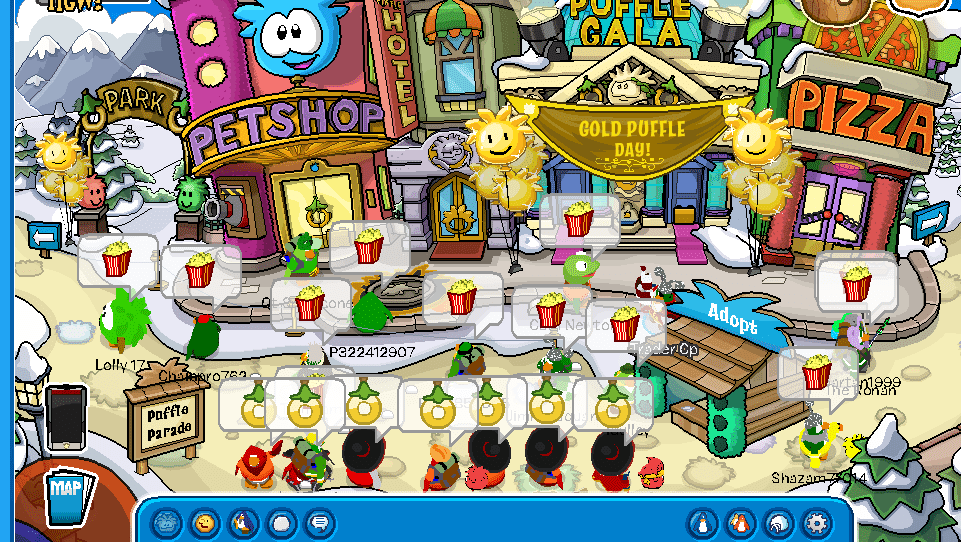Screen dimensions: 961x542
Task: Open the puffle menu in the toolbar
Action: [168, 523]
